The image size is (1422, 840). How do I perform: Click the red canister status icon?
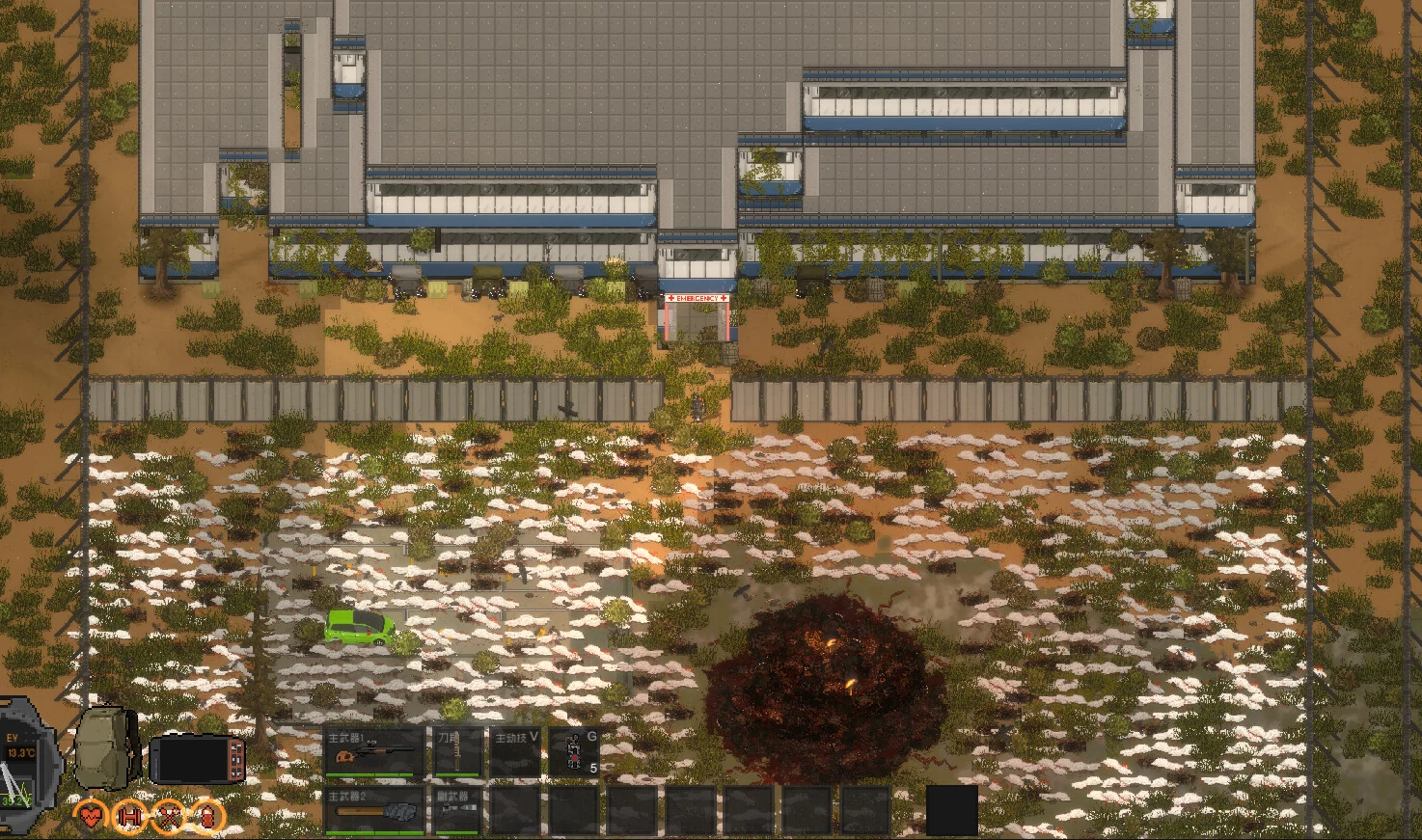coord(206,817)
